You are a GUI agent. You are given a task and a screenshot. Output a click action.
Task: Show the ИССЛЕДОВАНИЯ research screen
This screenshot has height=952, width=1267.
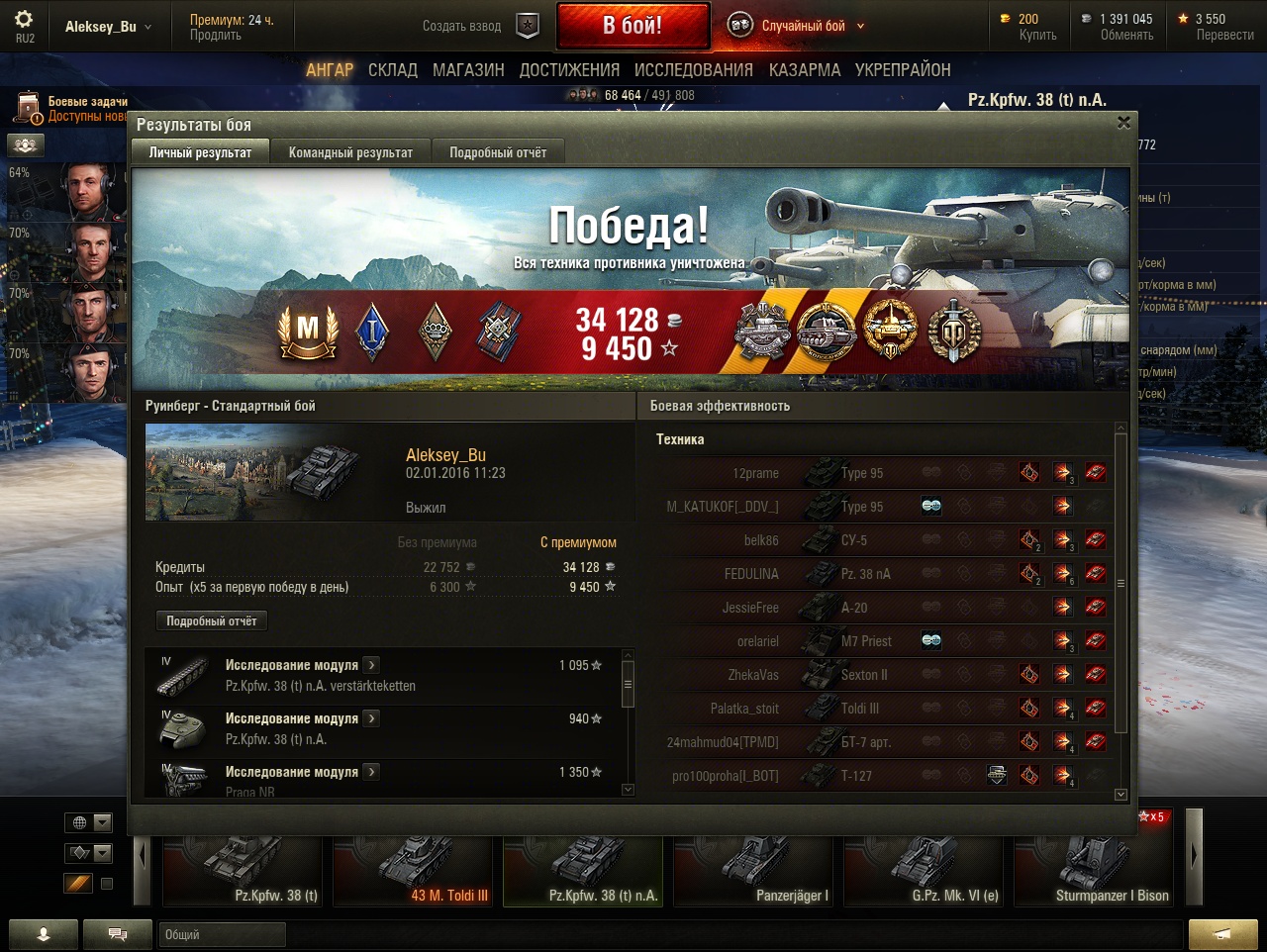693,70
